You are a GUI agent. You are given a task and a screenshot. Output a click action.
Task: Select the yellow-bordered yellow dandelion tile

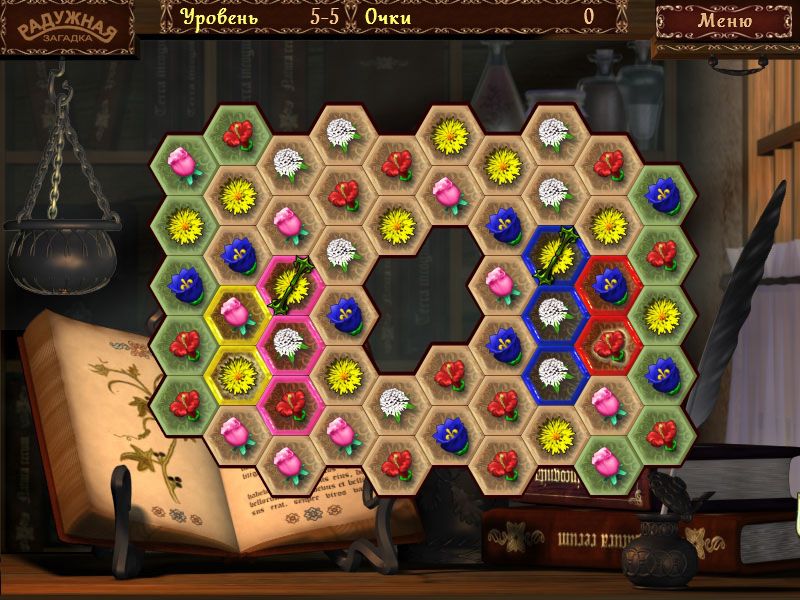coord(235,374)
